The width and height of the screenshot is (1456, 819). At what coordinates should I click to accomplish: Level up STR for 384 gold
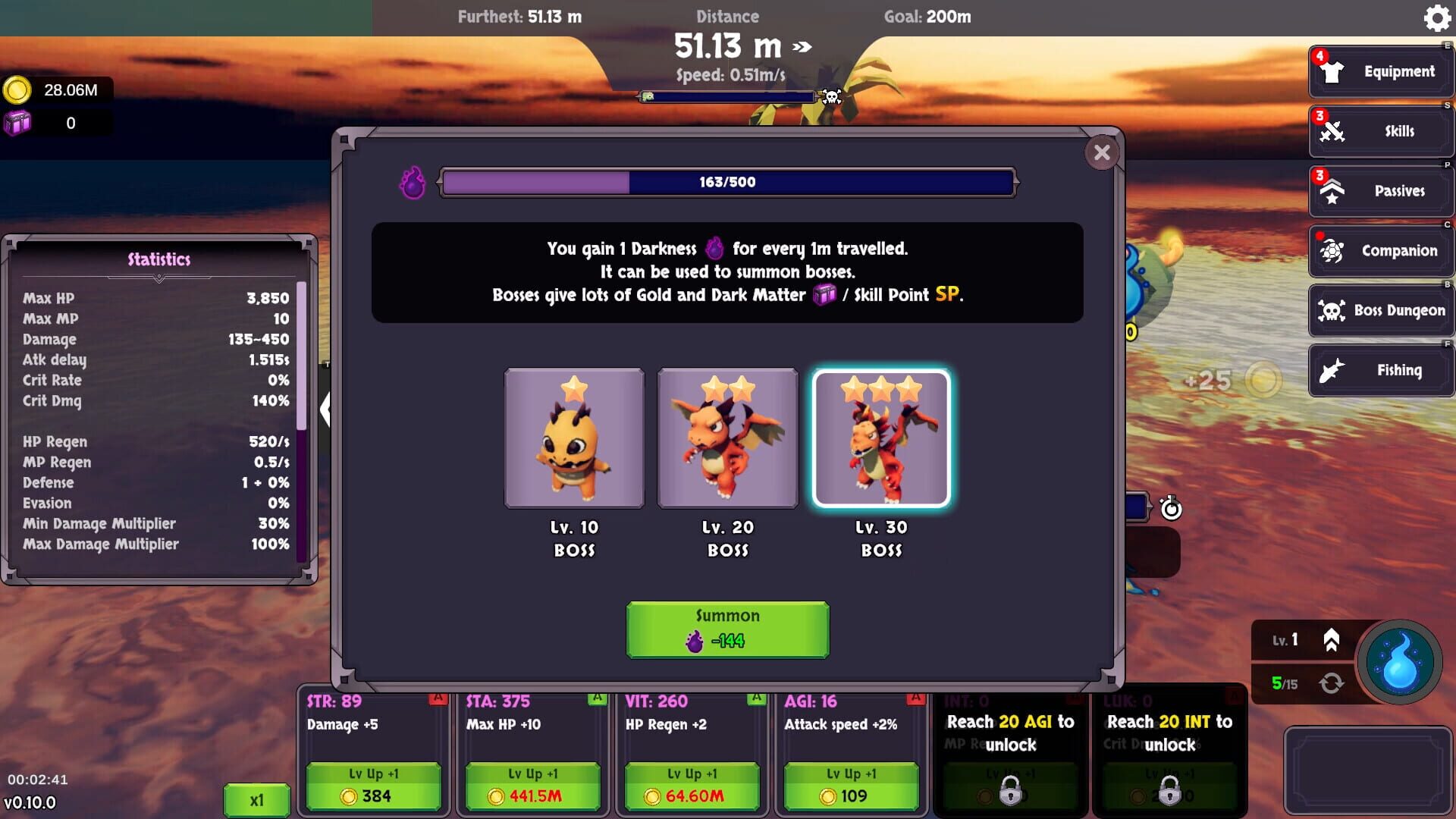[372, 786]
